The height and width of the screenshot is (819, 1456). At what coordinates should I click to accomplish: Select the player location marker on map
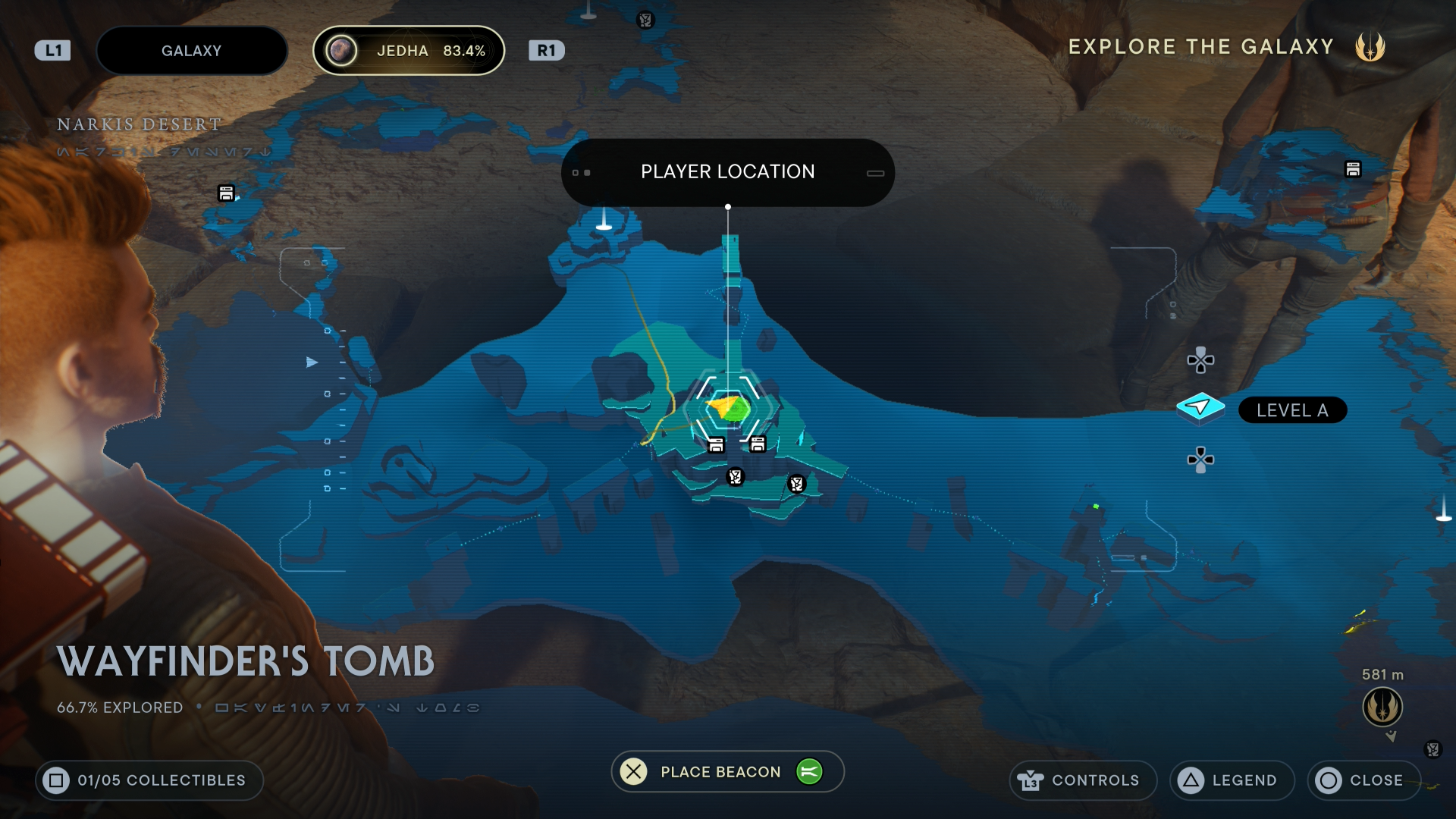point(729,409)
